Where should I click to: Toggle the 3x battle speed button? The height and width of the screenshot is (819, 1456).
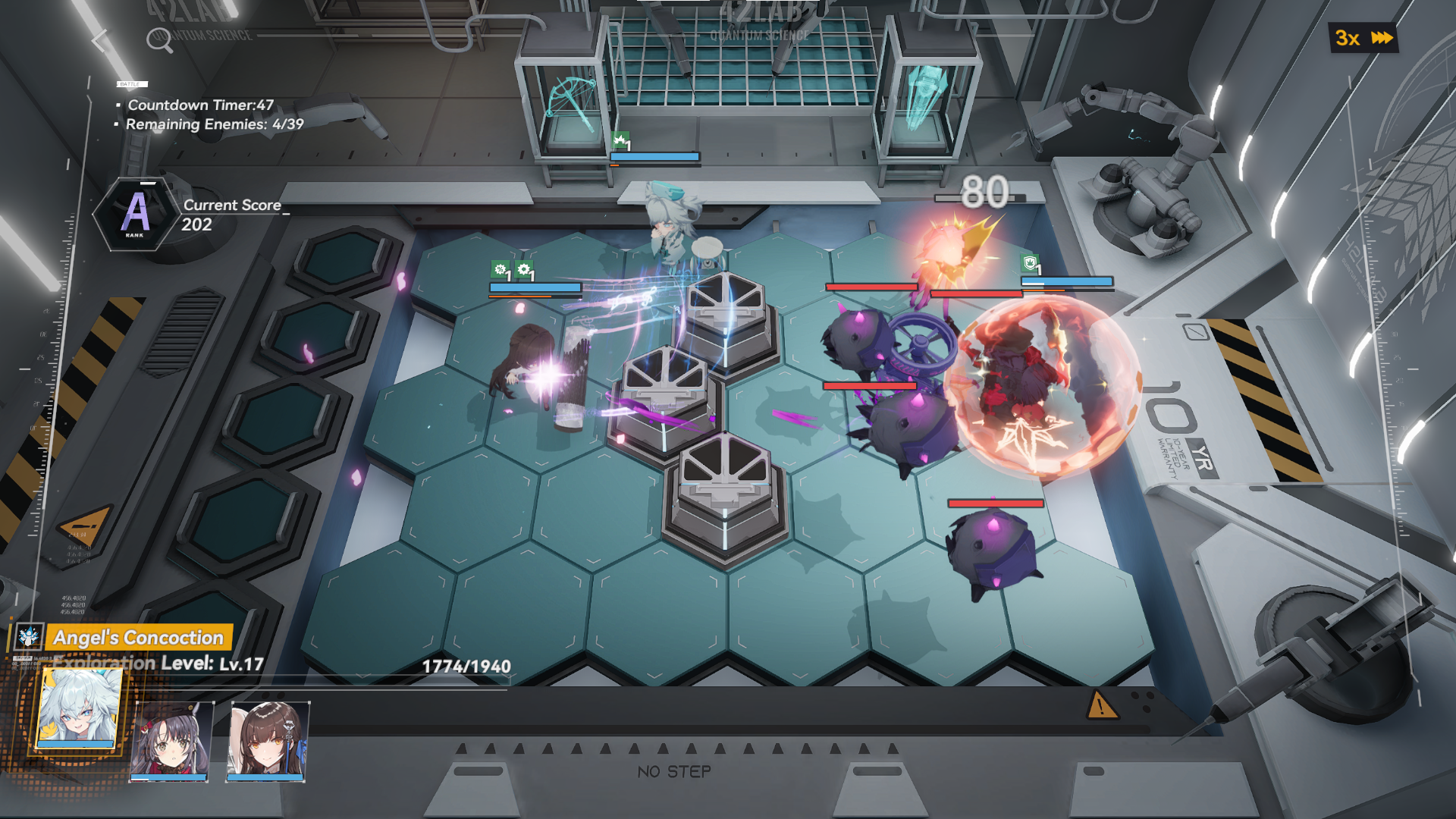pos(1363,38)
